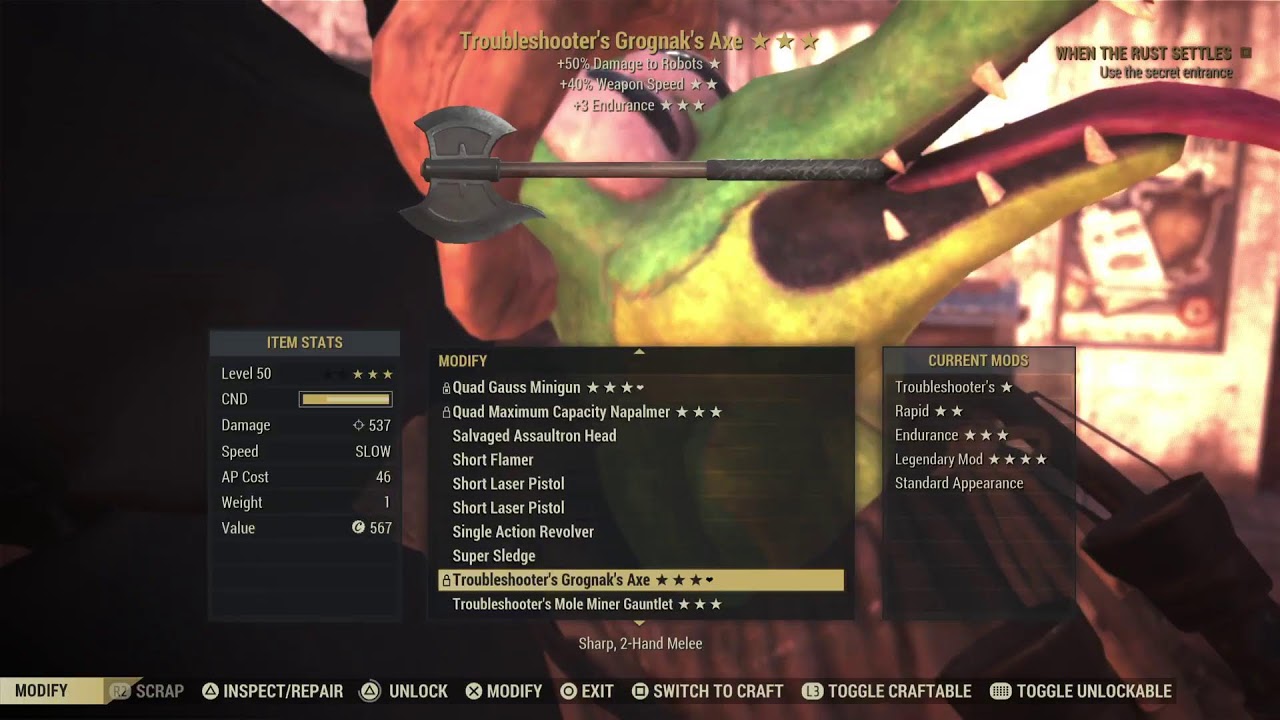Choose Quad Maximum Capacity Napalmer entry
The image size is (1280, 720).
(x=586, y=412)
